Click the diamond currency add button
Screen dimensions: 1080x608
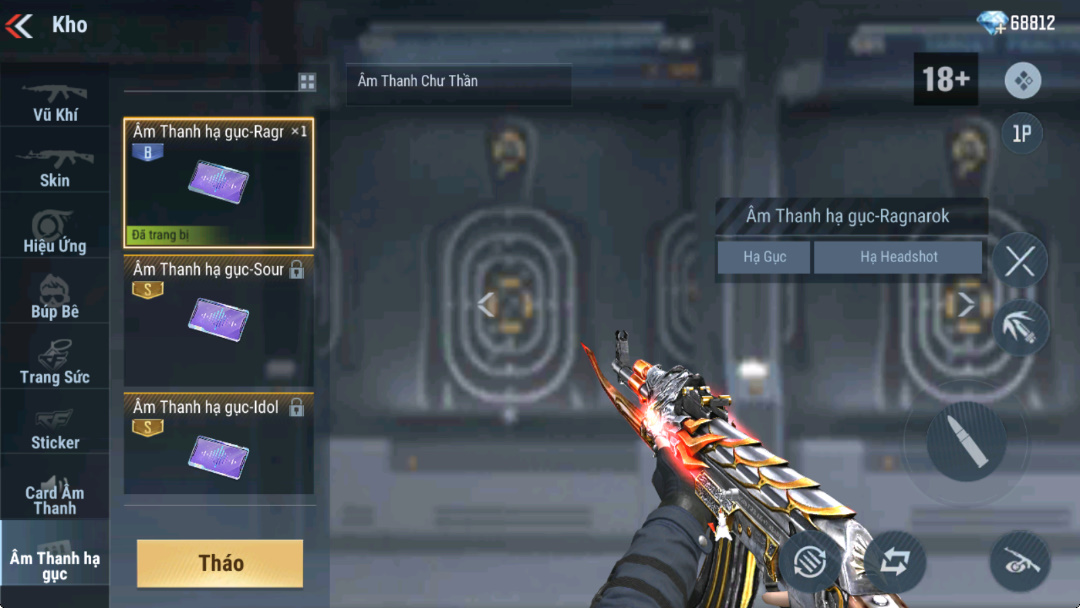(992, 23)
